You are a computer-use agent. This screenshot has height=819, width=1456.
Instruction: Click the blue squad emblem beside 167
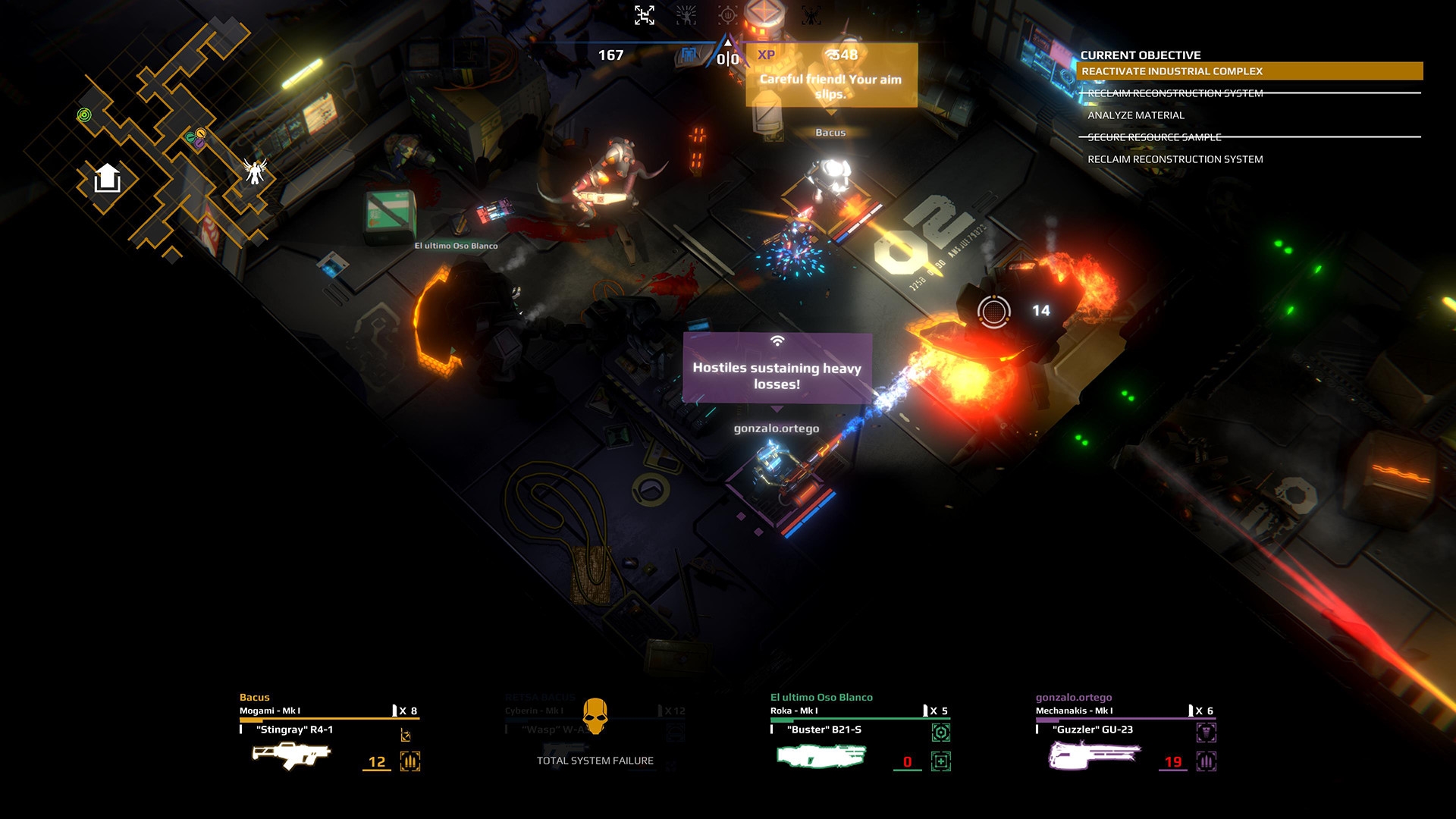[x=689, y=55]
